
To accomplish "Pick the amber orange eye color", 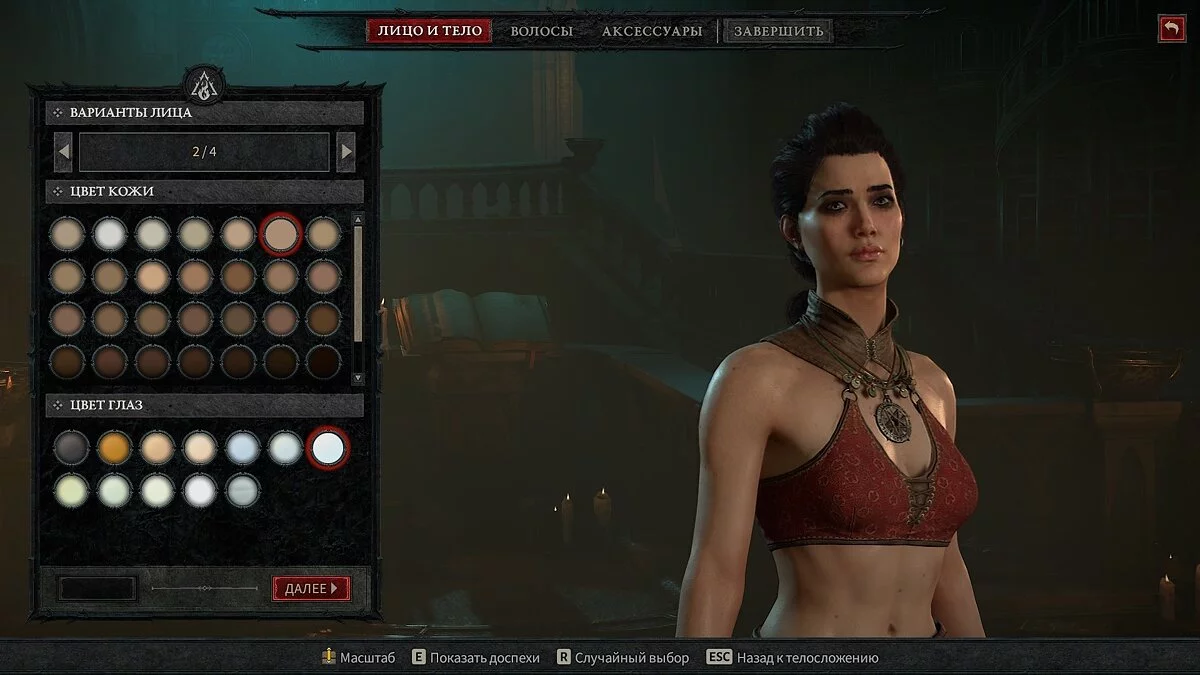I will point(114,447).
